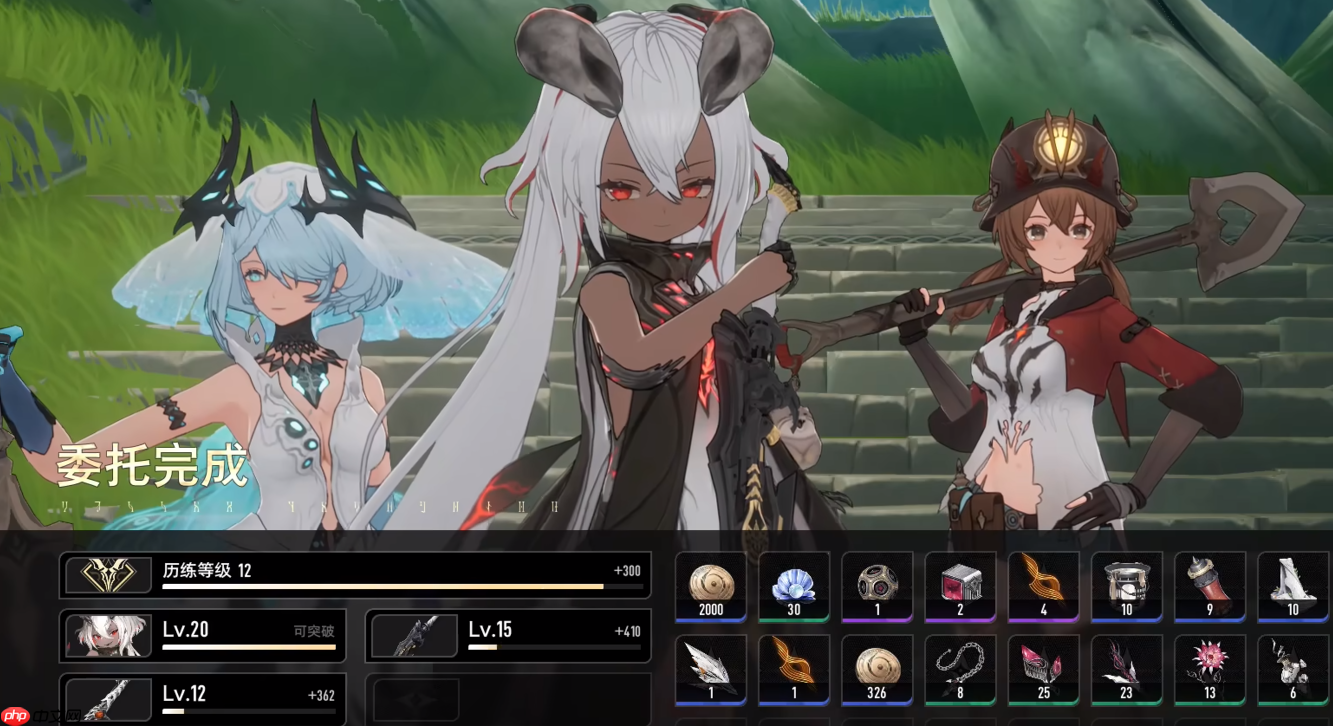Select the 2000 gold coin reward
The height and width of the screenshot is (726, 1333).
711,586
